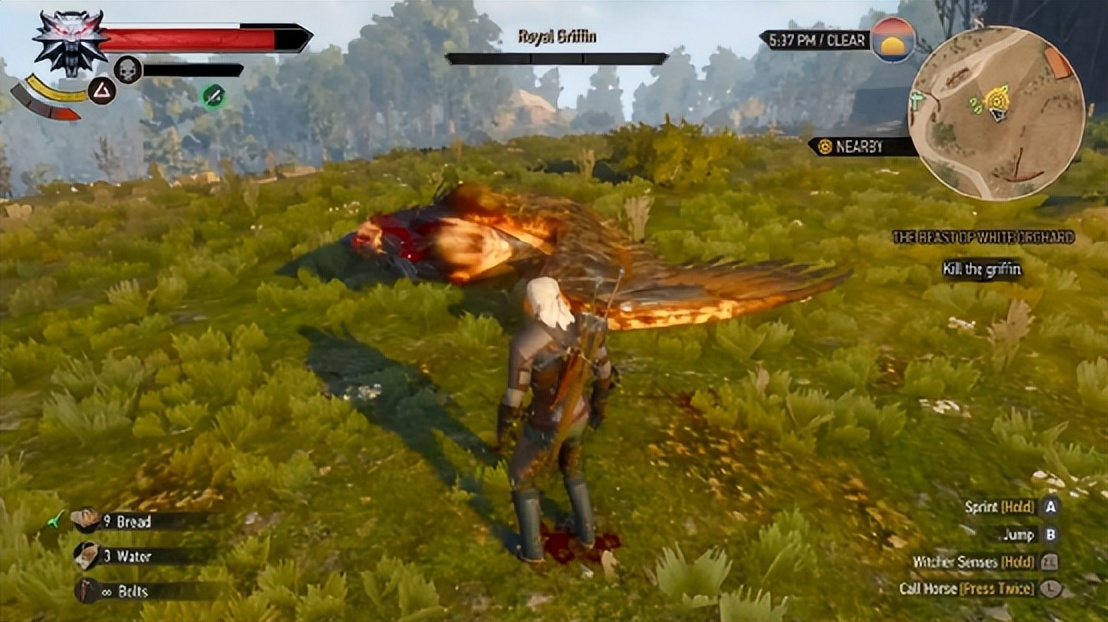
Task: Select the green sword buff icon
Action: 213,96
